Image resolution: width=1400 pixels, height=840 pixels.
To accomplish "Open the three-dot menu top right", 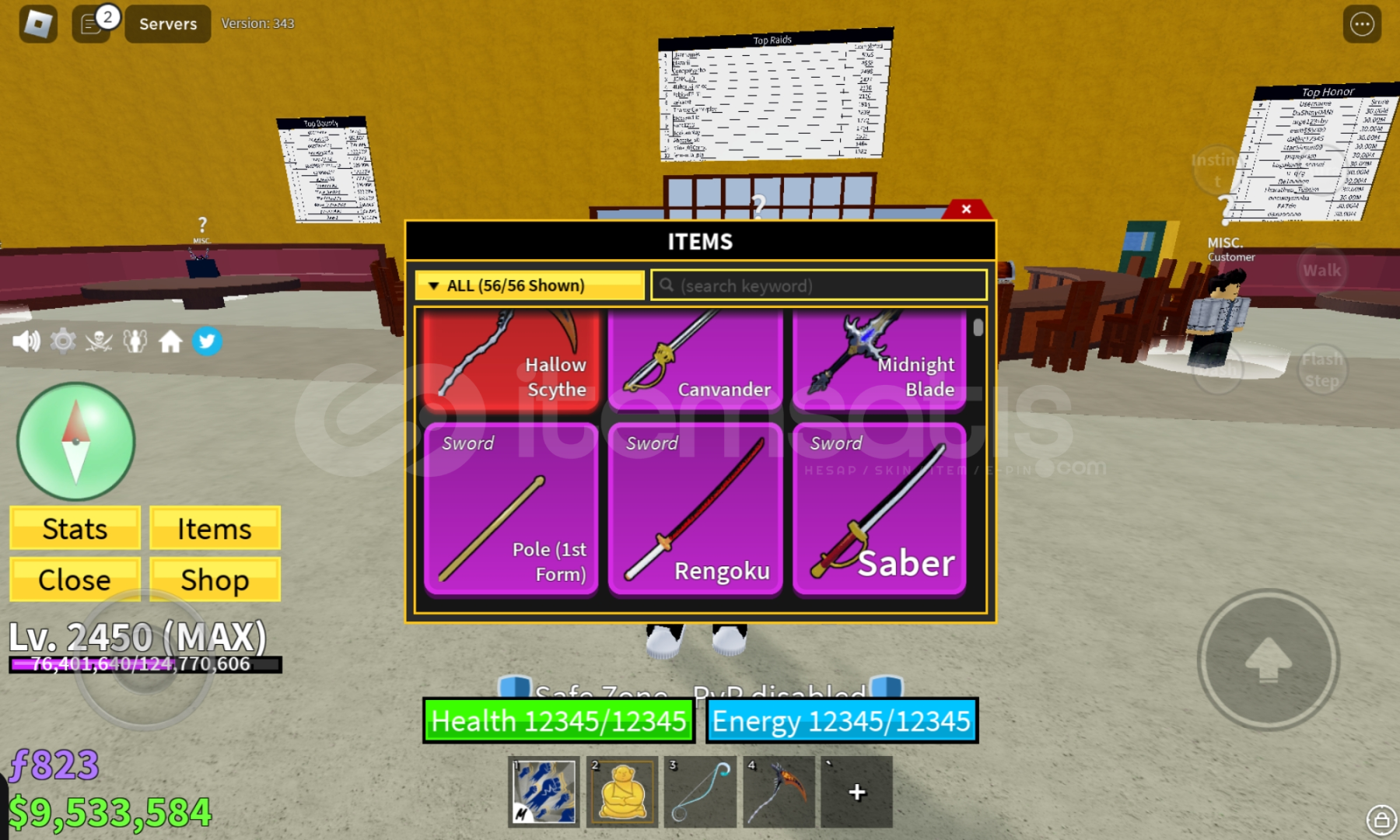I will tap(1362, 23).
